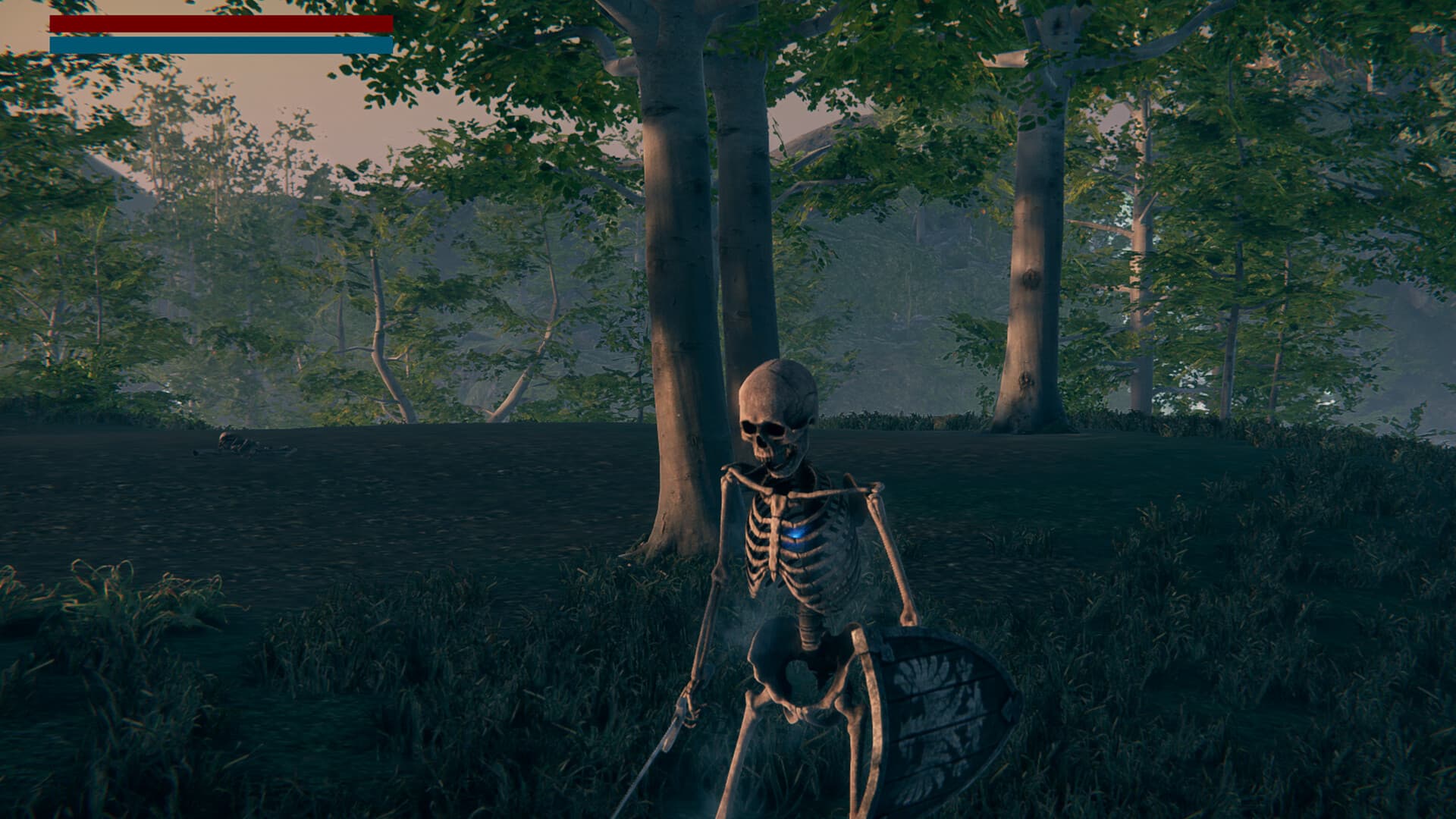
Task: Click the blue mana bar
Action: tap(220, 43)
